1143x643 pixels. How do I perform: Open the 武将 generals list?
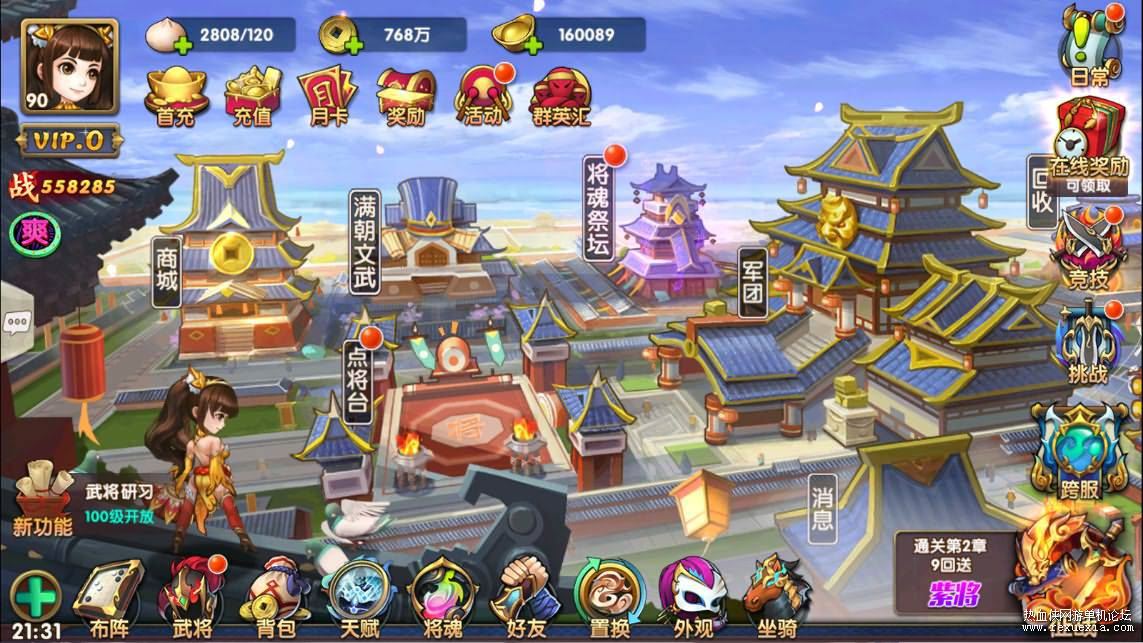click(x=193, y=598)
